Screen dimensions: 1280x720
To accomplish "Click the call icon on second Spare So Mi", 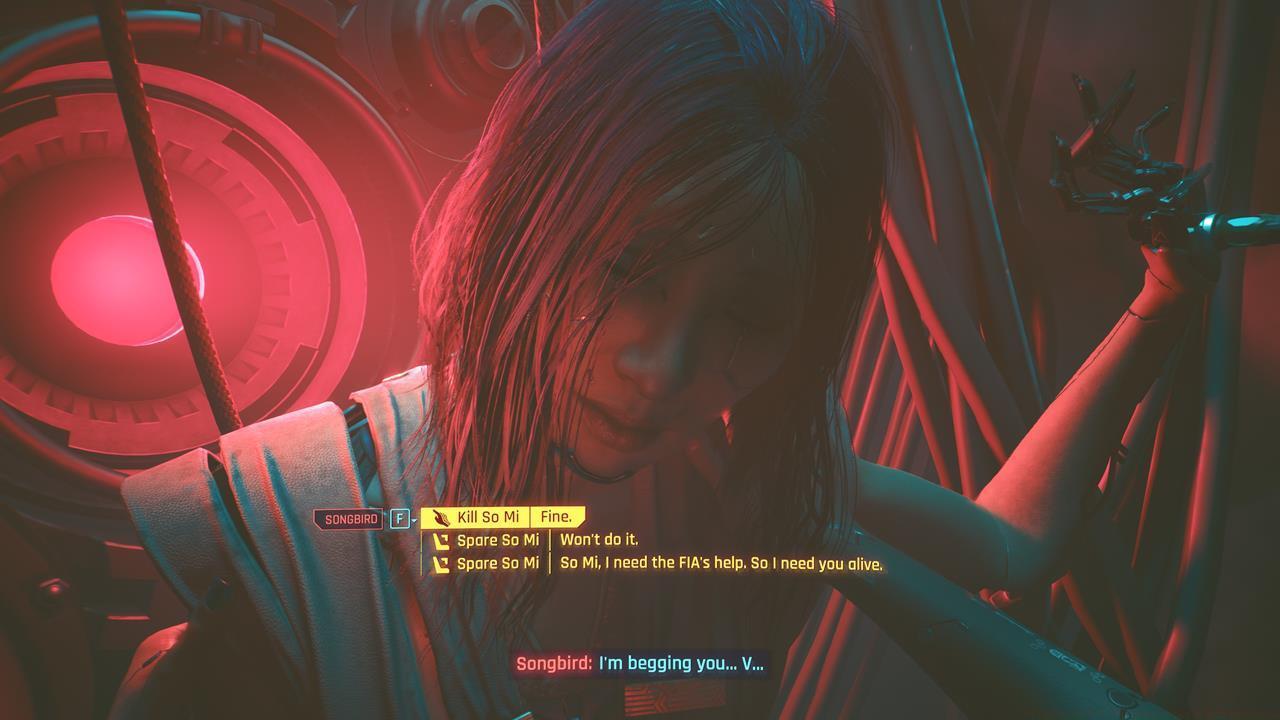I will pyautogui.click(x=443, y=564).
